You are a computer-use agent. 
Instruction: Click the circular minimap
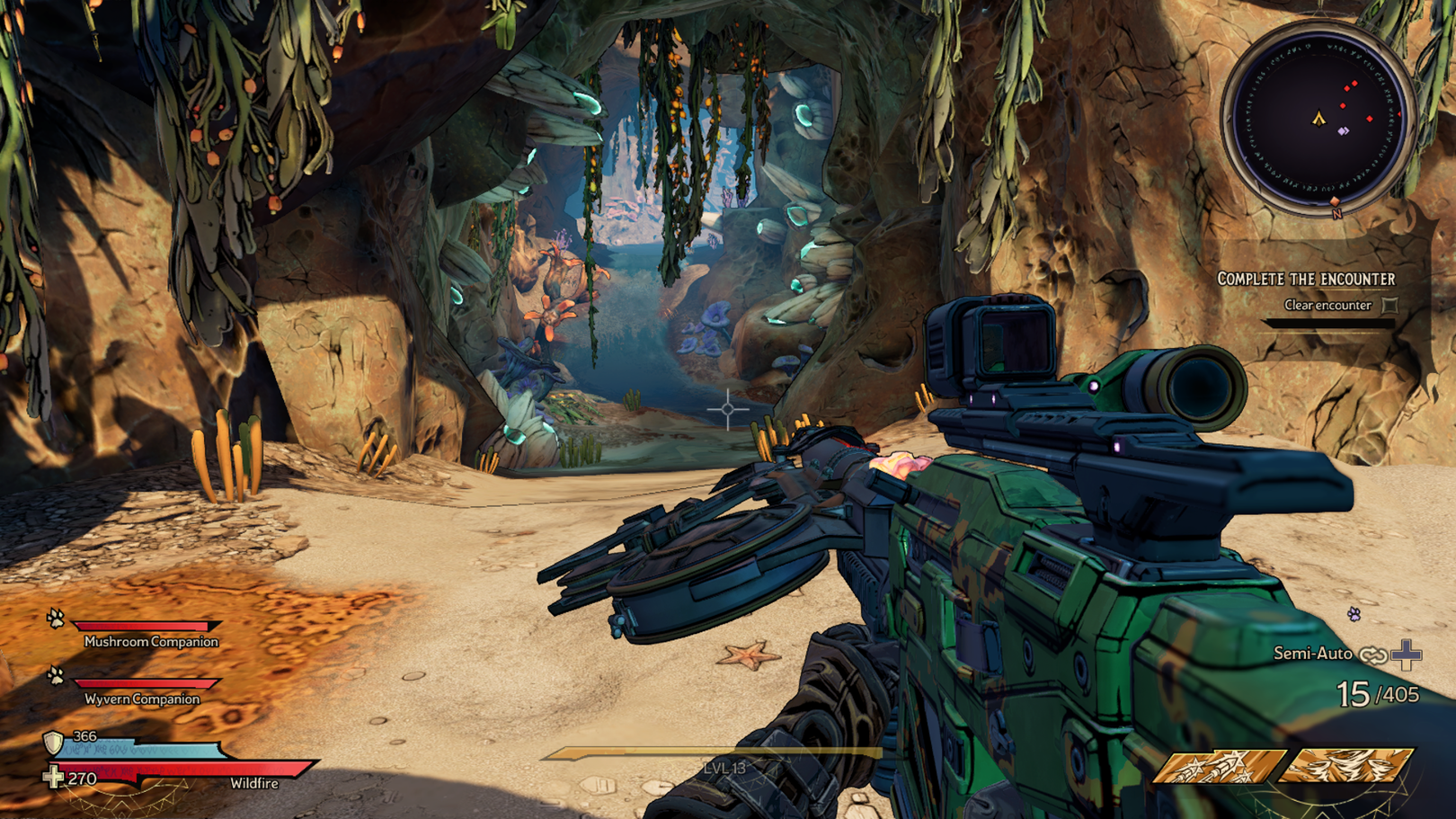tap(1318, 118)
